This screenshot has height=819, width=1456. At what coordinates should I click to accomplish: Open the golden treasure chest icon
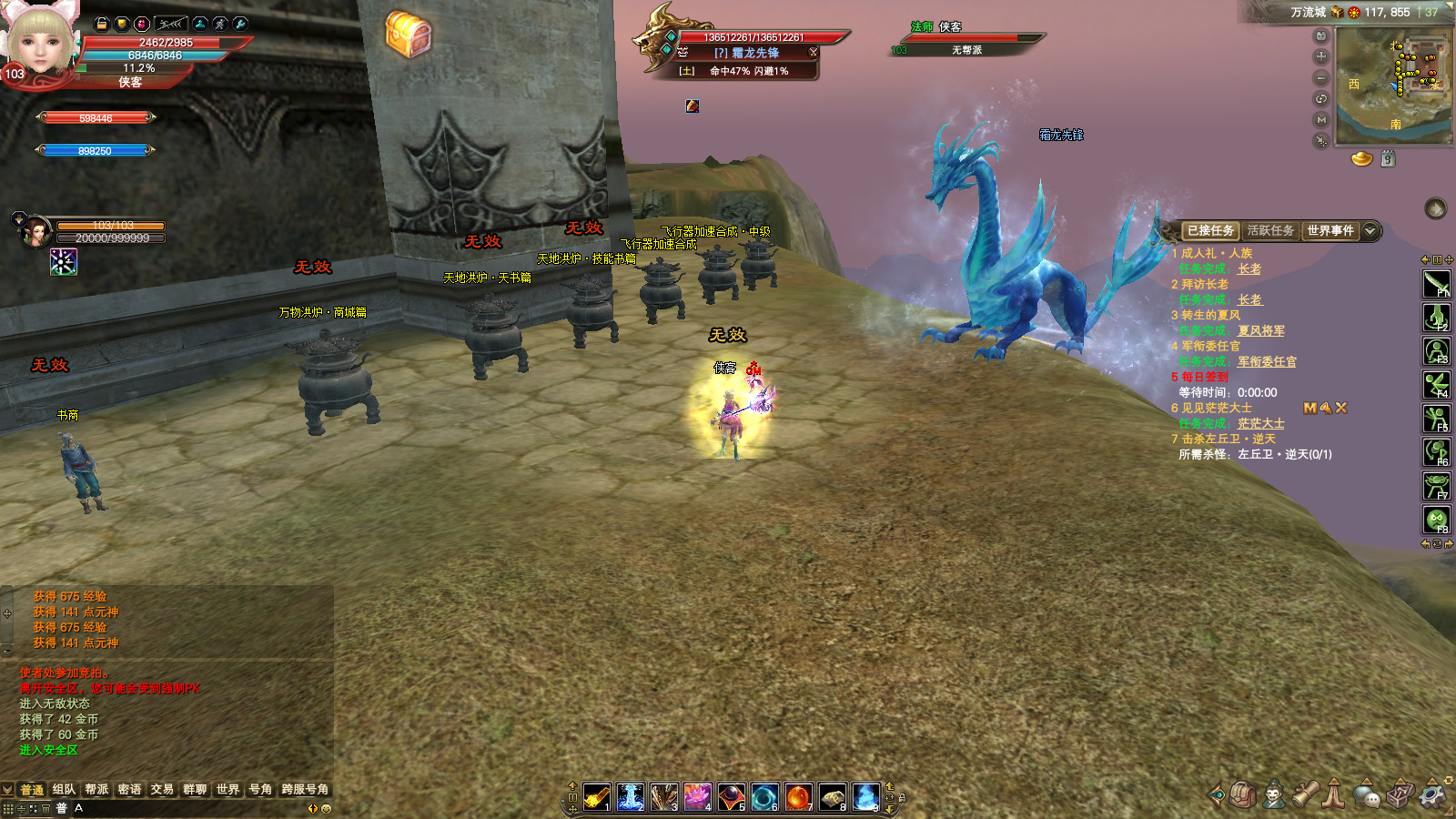409,35
